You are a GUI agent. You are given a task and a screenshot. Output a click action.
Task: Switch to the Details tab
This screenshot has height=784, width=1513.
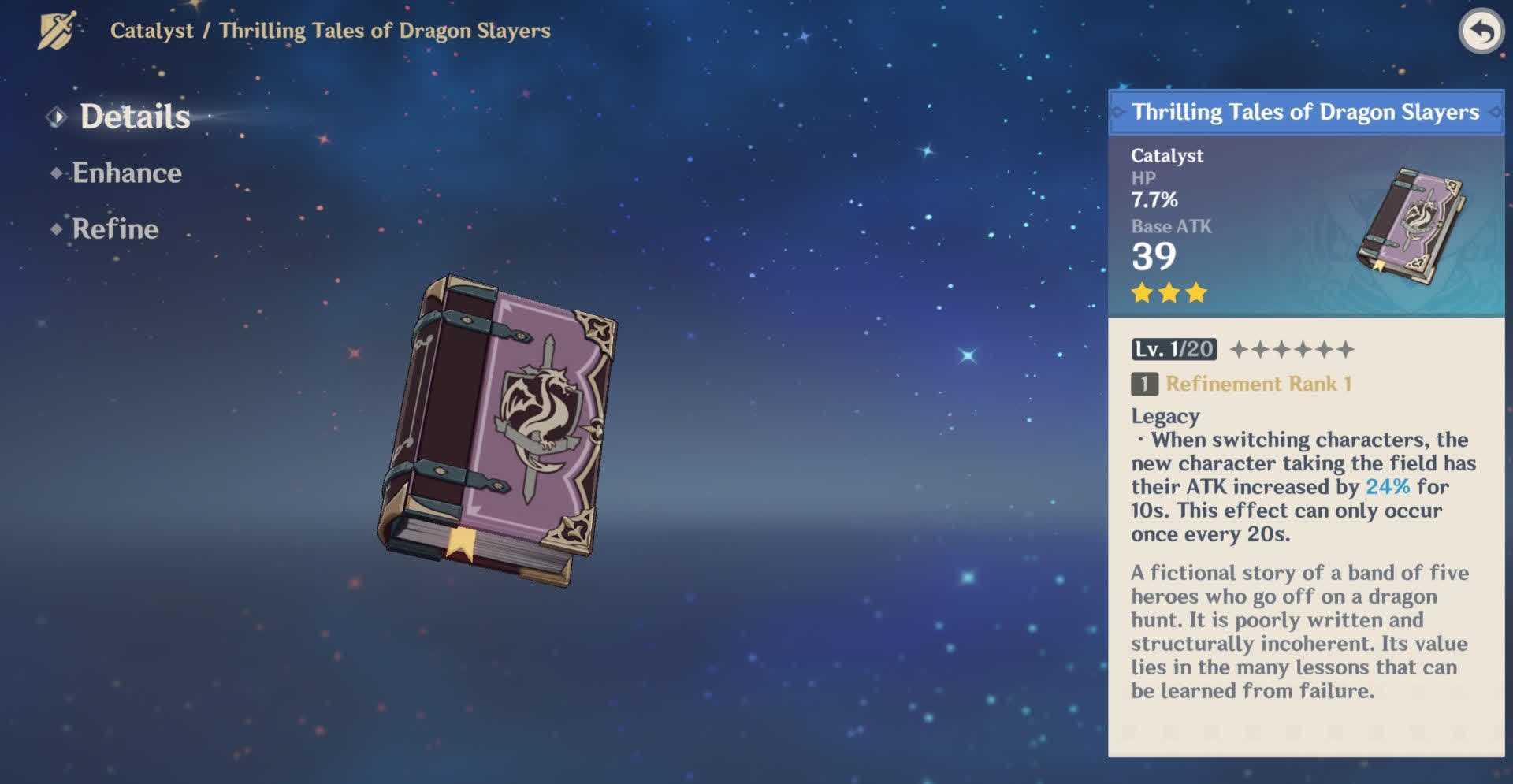point(134,117)
